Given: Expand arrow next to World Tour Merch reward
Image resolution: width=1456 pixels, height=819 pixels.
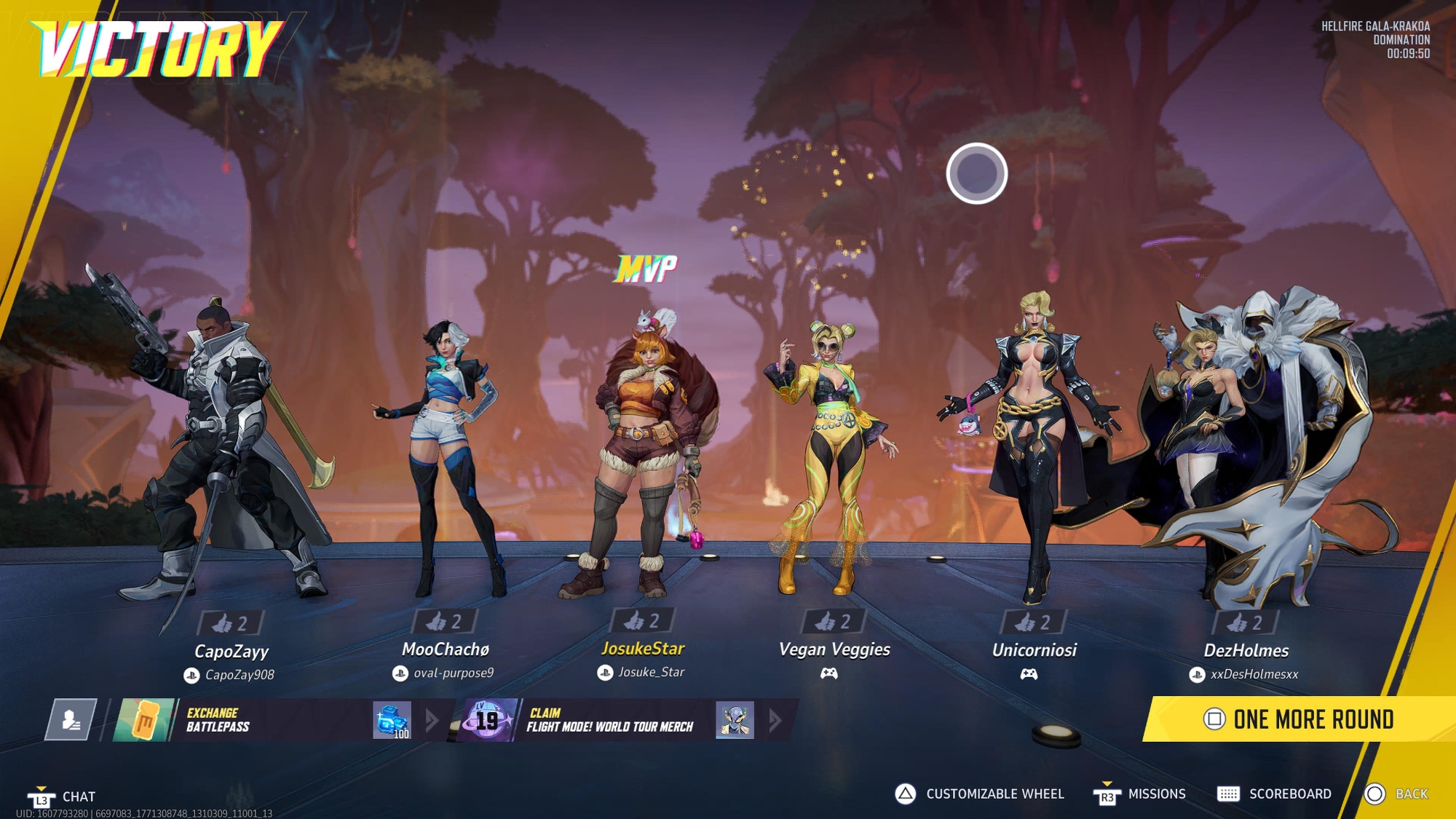Looking at the screenshot, I should point(775,721).
